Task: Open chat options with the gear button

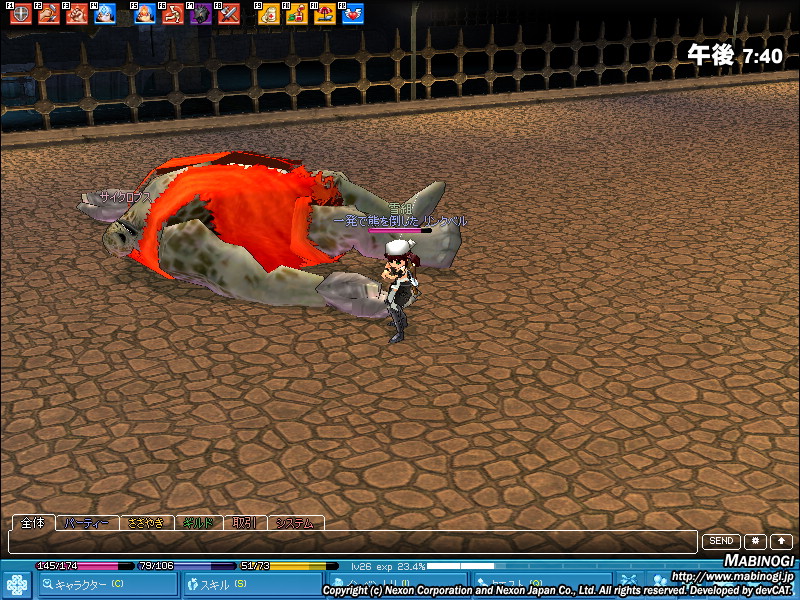Action: click(x=755, y=541)
